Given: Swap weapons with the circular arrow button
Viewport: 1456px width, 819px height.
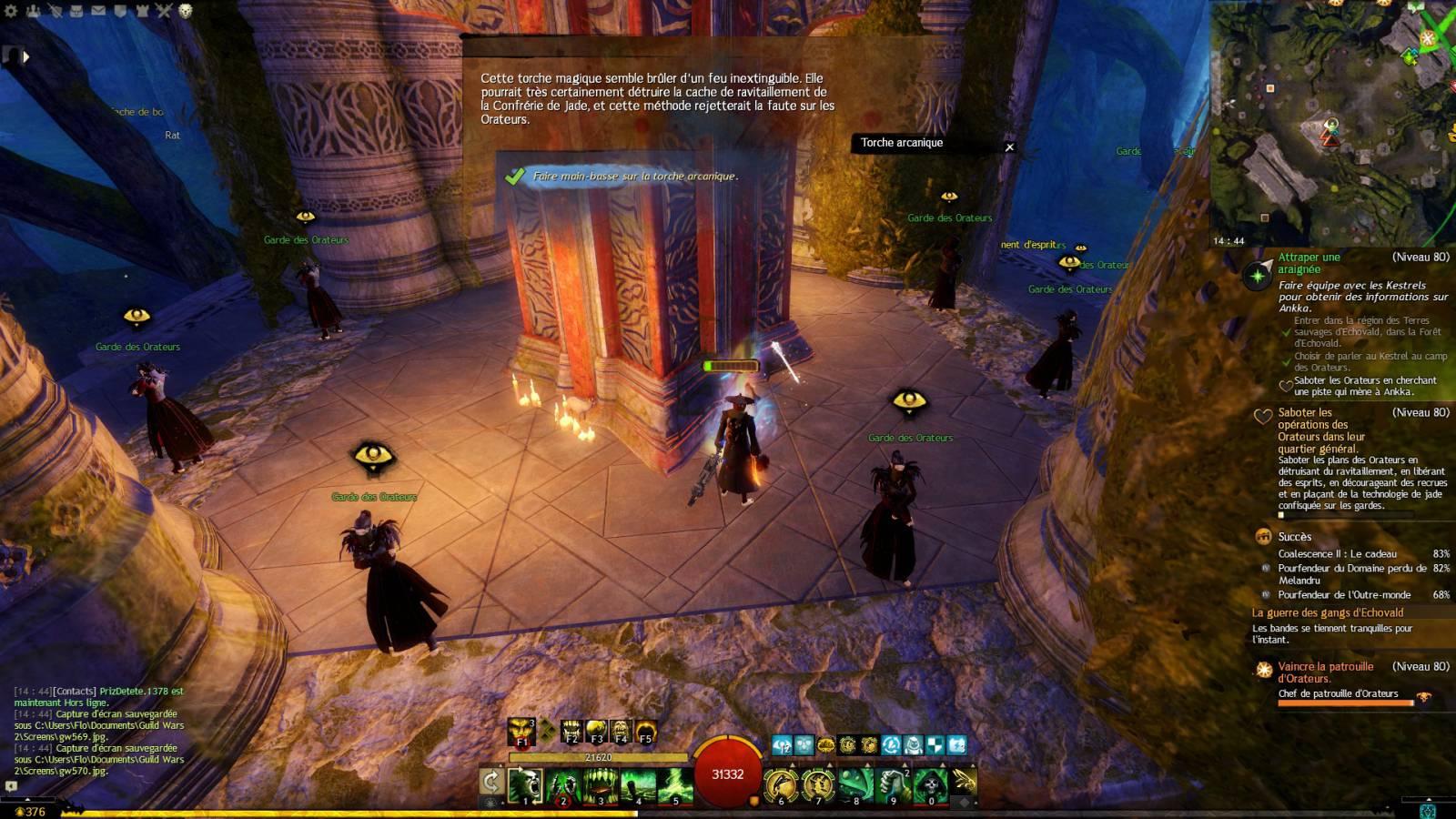Looking at the screenshot, I should (x=491, y=782).
